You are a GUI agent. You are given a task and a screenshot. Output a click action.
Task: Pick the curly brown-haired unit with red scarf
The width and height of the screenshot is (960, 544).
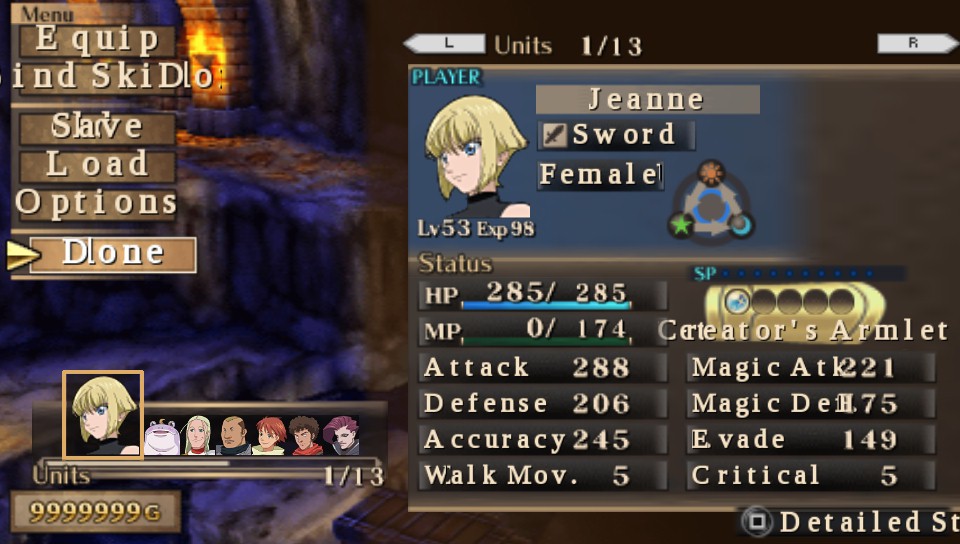[305, 435]
